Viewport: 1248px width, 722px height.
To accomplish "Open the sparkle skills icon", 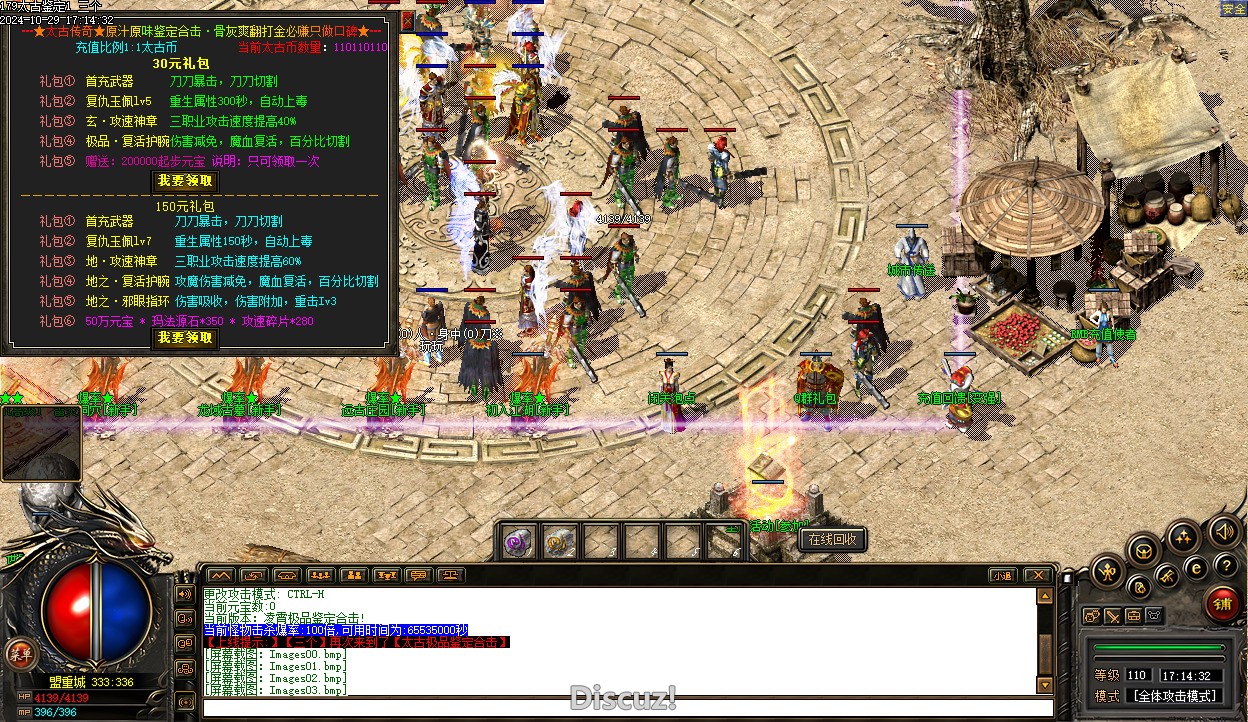I will 1183,537.
